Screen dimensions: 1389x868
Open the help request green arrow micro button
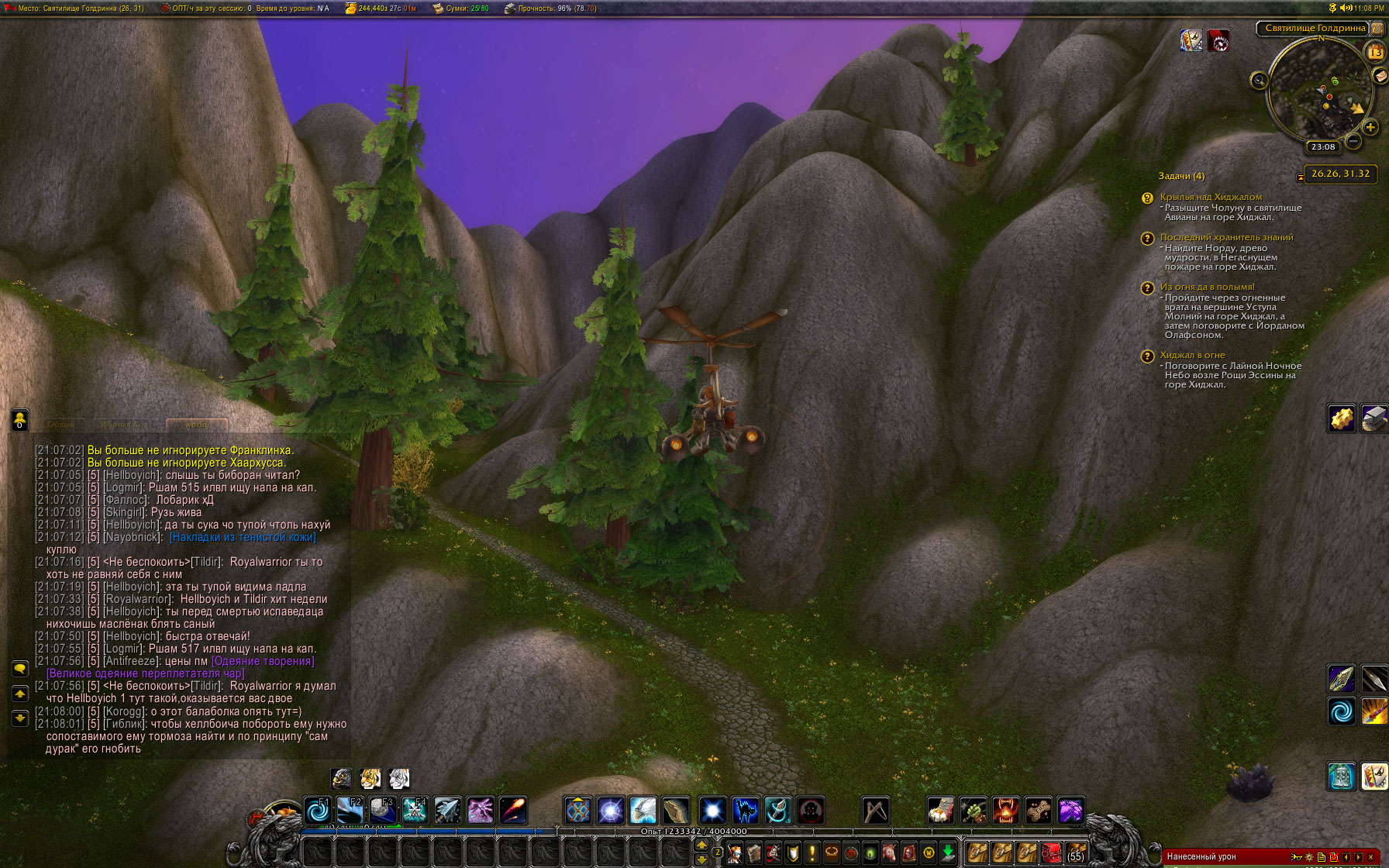tap(948, 853)
